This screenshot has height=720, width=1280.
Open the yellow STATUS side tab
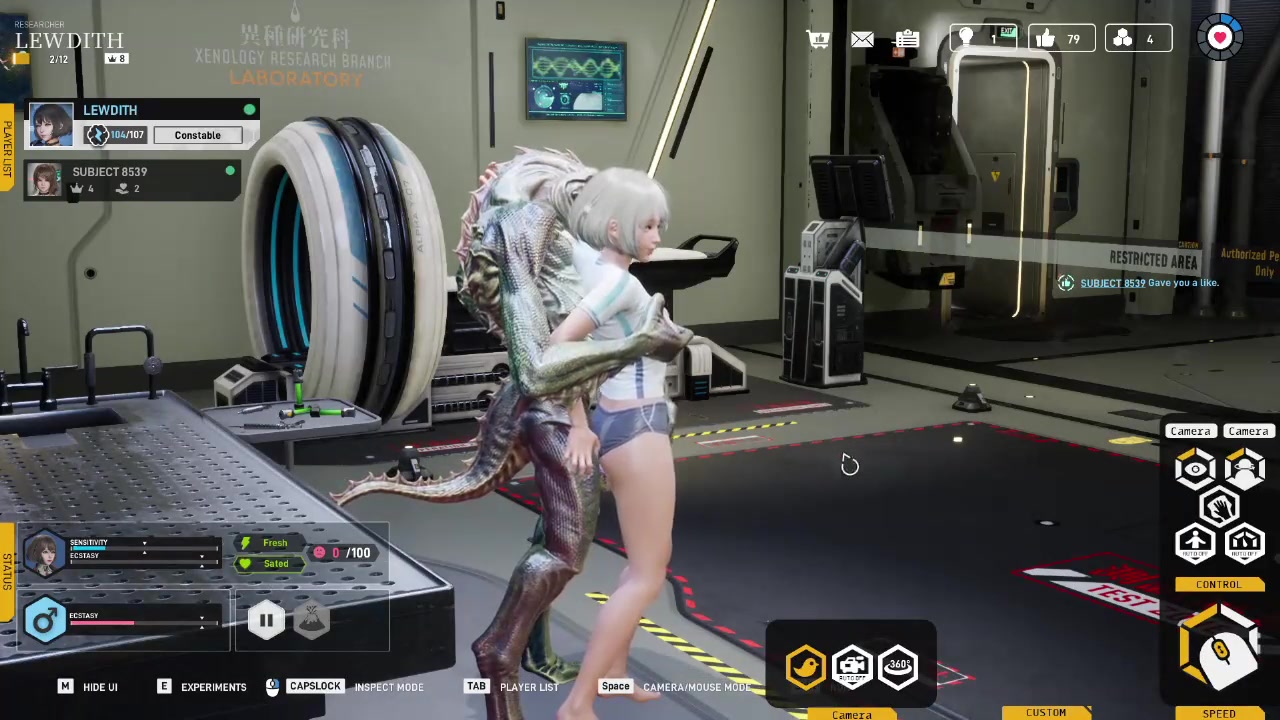[x=7, y=570]
